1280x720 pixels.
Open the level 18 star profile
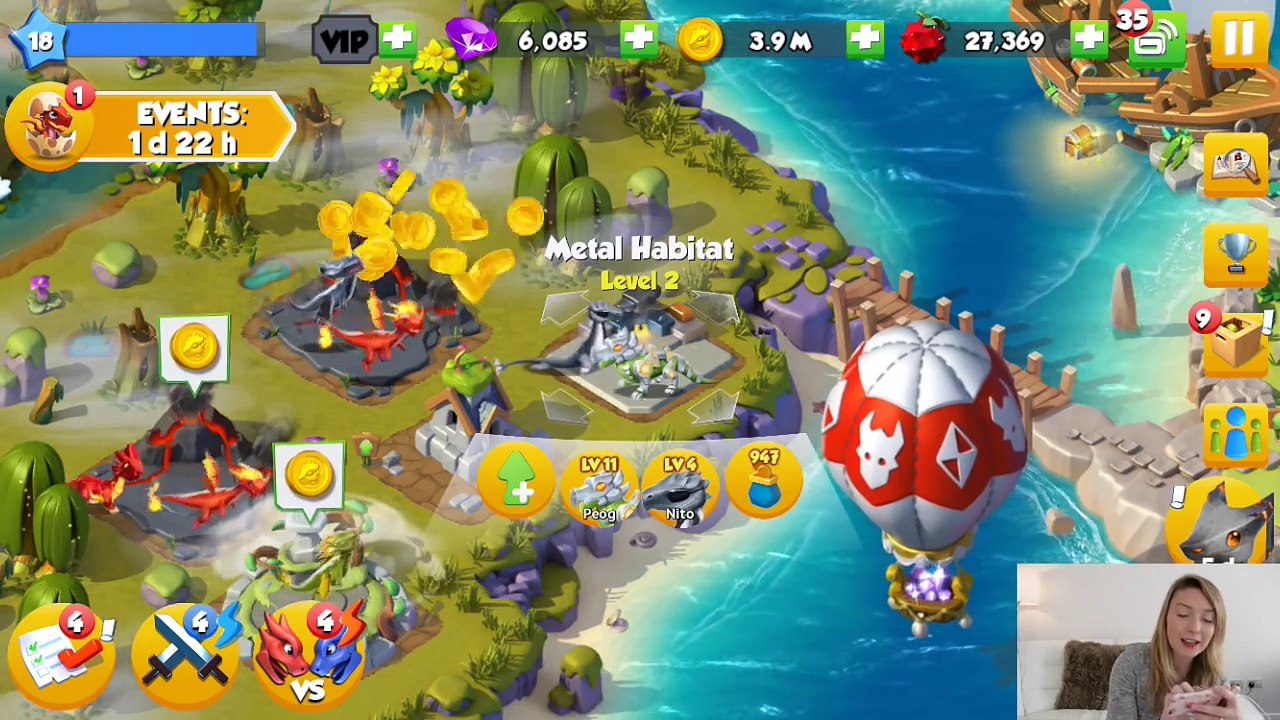(40, 40)
